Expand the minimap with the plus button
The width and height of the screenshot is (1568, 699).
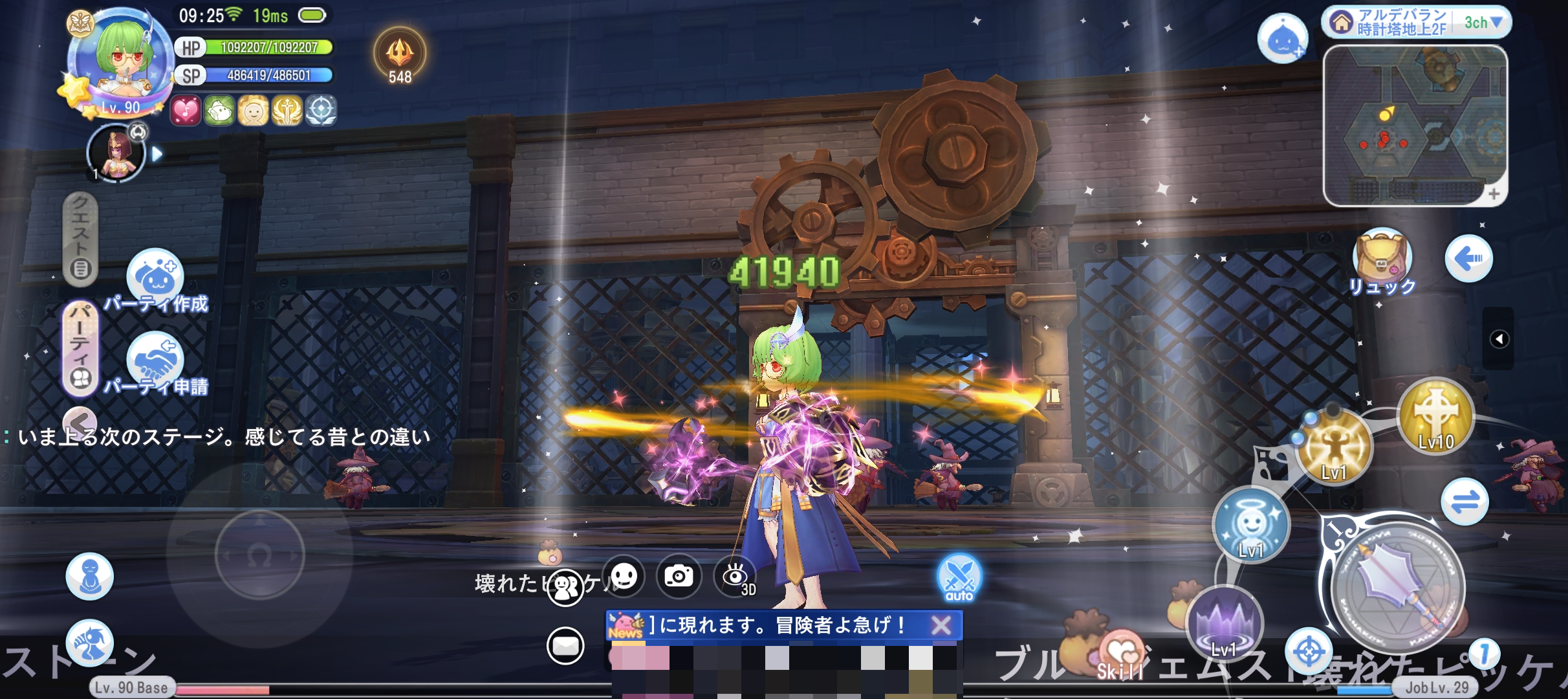(1493, 194)
